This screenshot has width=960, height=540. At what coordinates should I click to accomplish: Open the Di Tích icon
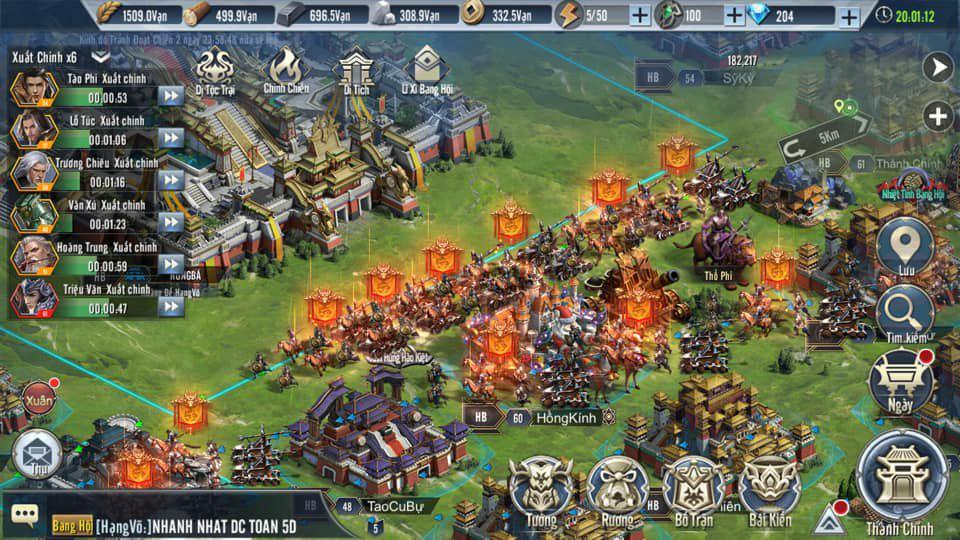(356, 68)
